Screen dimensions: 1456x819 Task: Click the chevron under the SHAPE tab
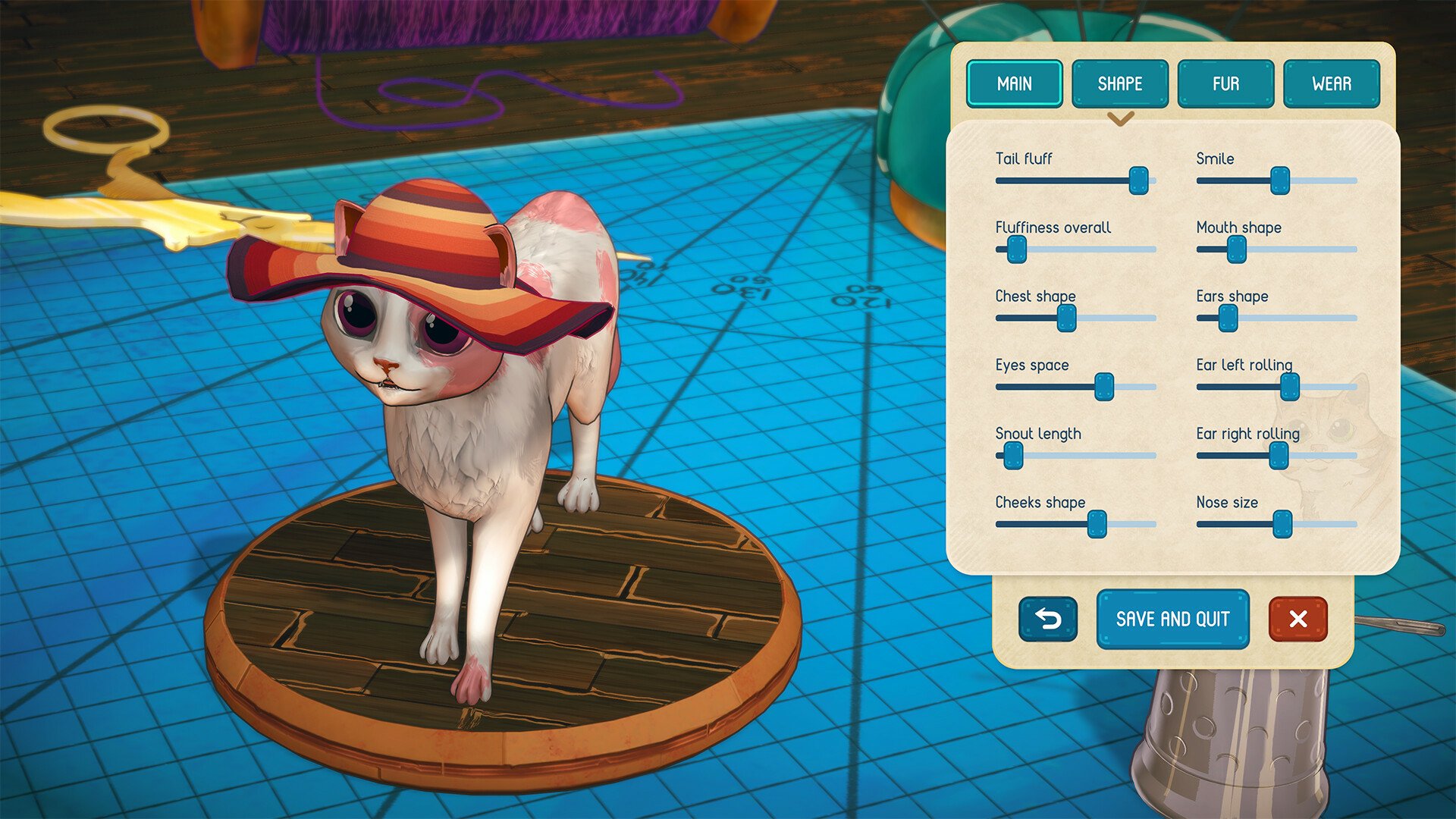pos(1119,119)
